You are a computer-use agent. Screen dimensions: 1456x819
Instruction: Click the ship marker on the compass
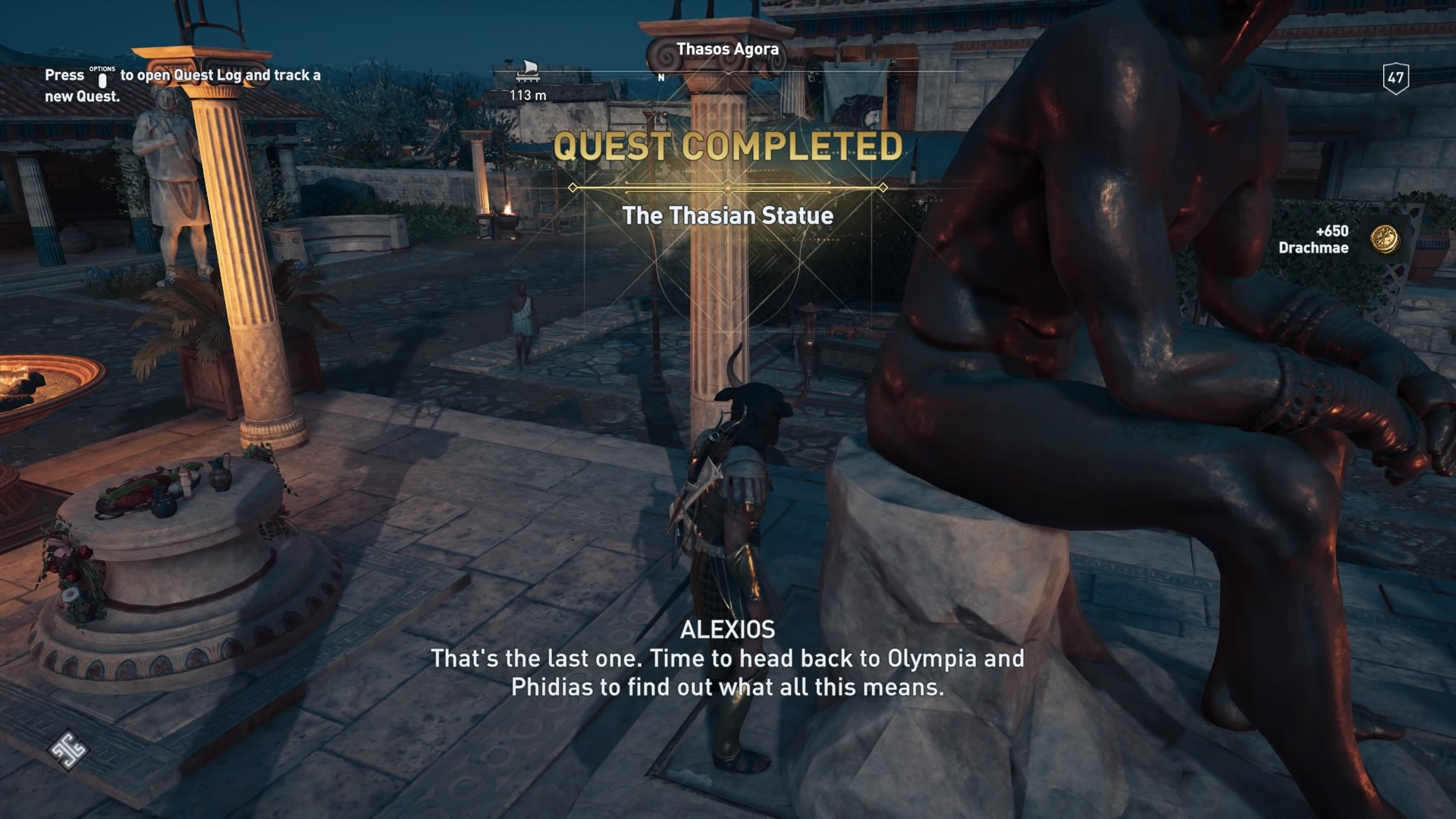tap(527, 72)
